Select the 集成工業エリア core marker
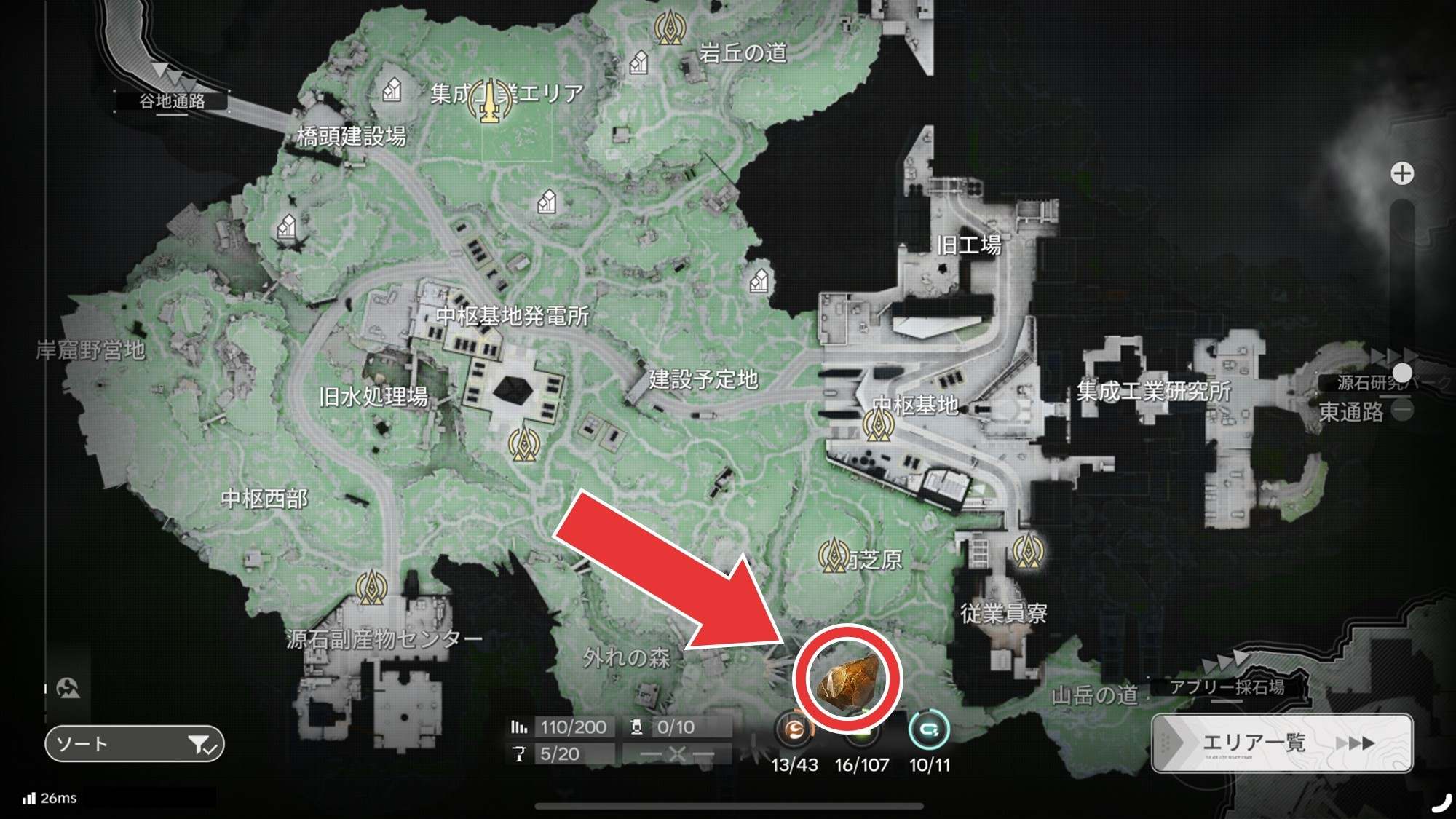1456x819 pixels. tap(490, 100)
